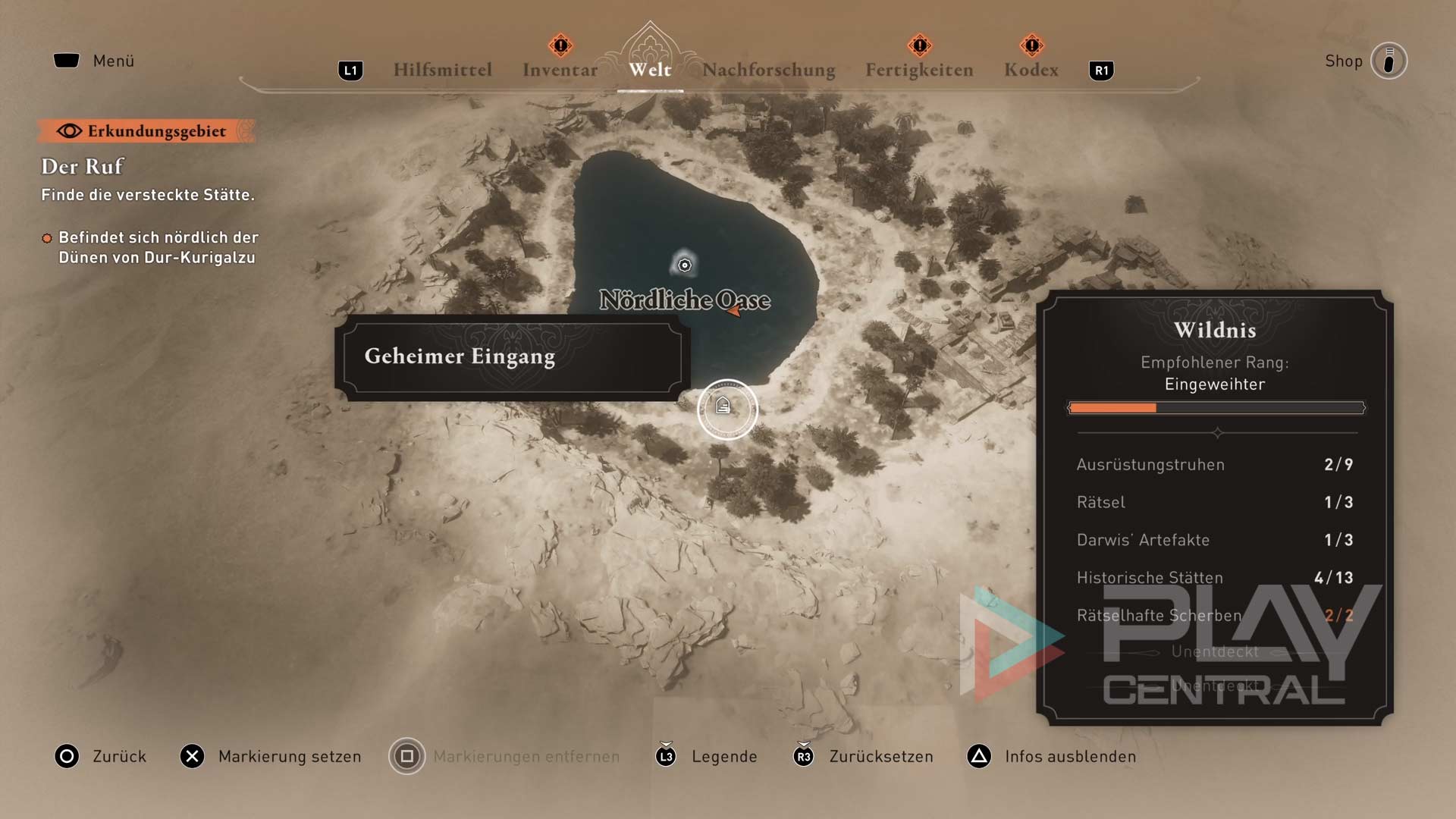
Task: Open the Fertigkeiten tab
Action: pyautogui.click(x=919, y=70)
